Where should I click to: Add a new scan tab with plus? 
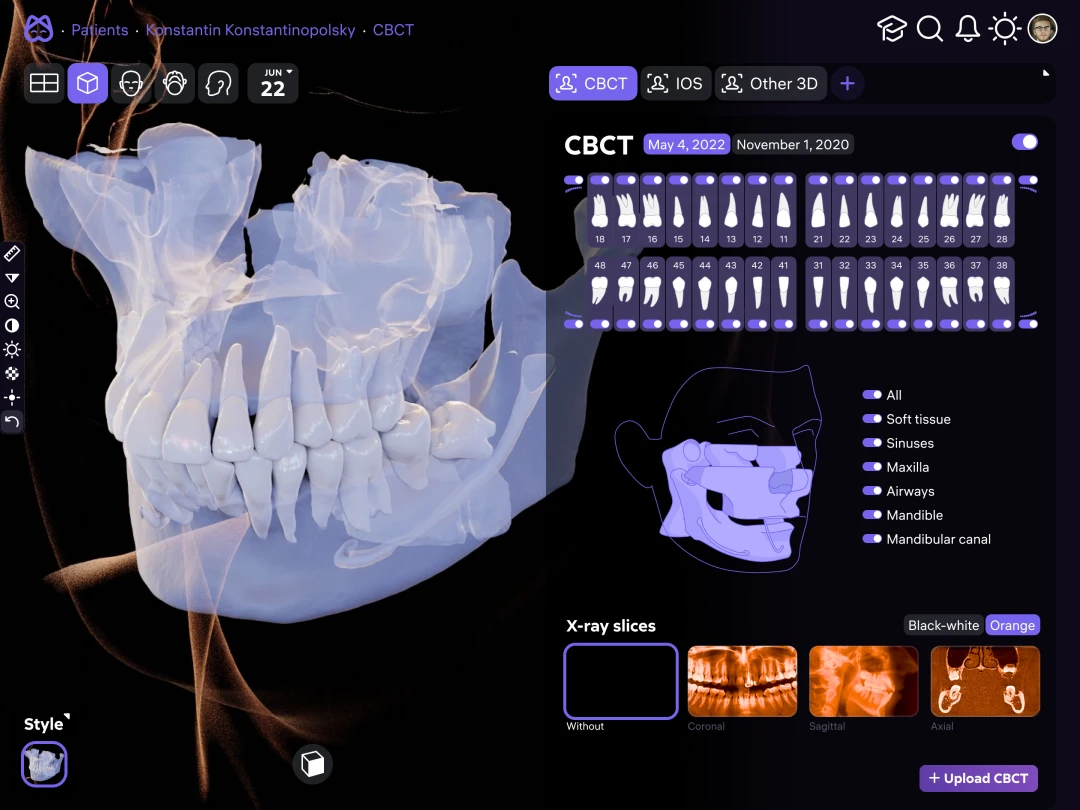coord(847,84)
